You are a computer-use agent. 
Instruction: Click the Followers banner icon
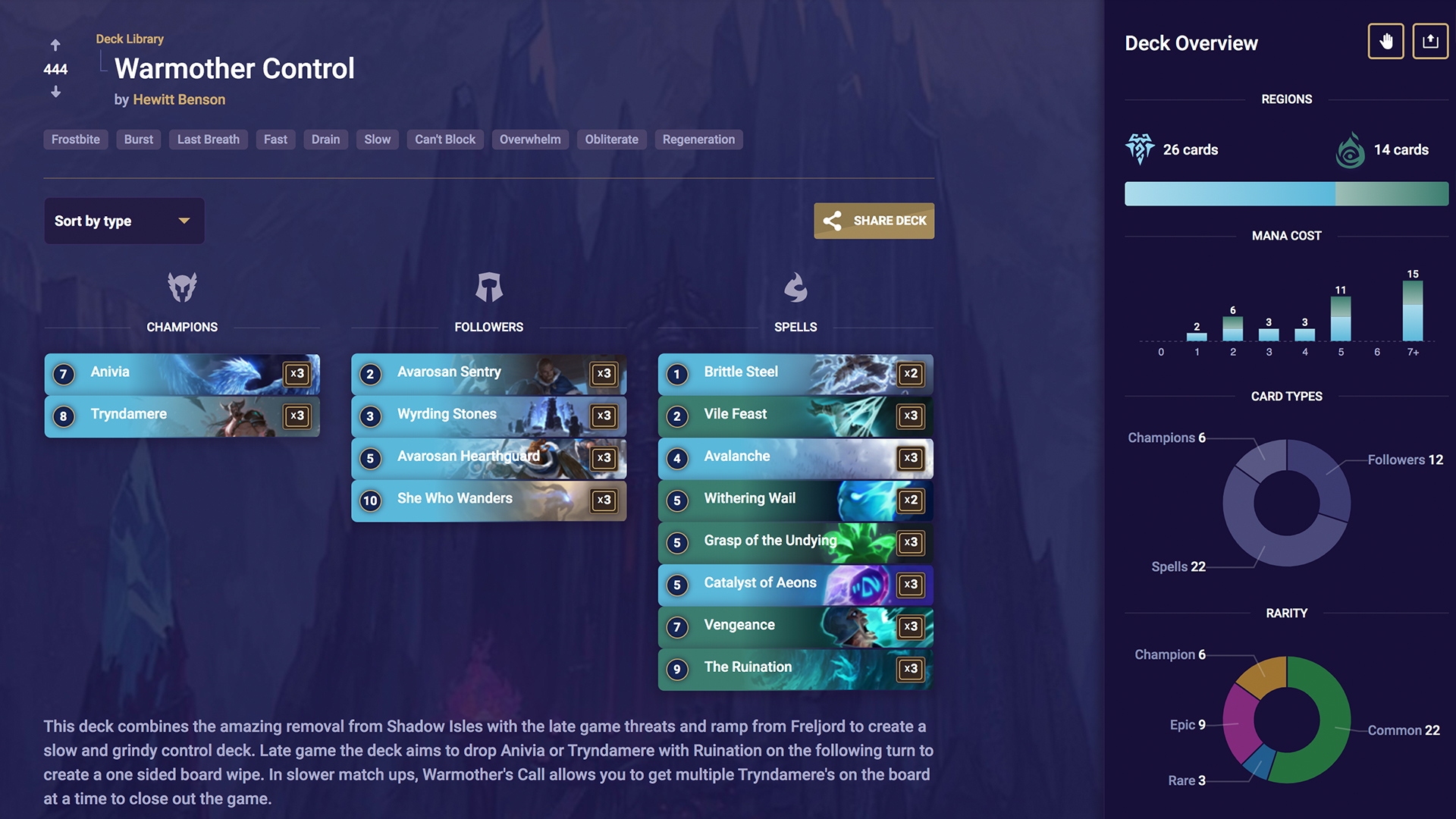(x=489, y=287)
